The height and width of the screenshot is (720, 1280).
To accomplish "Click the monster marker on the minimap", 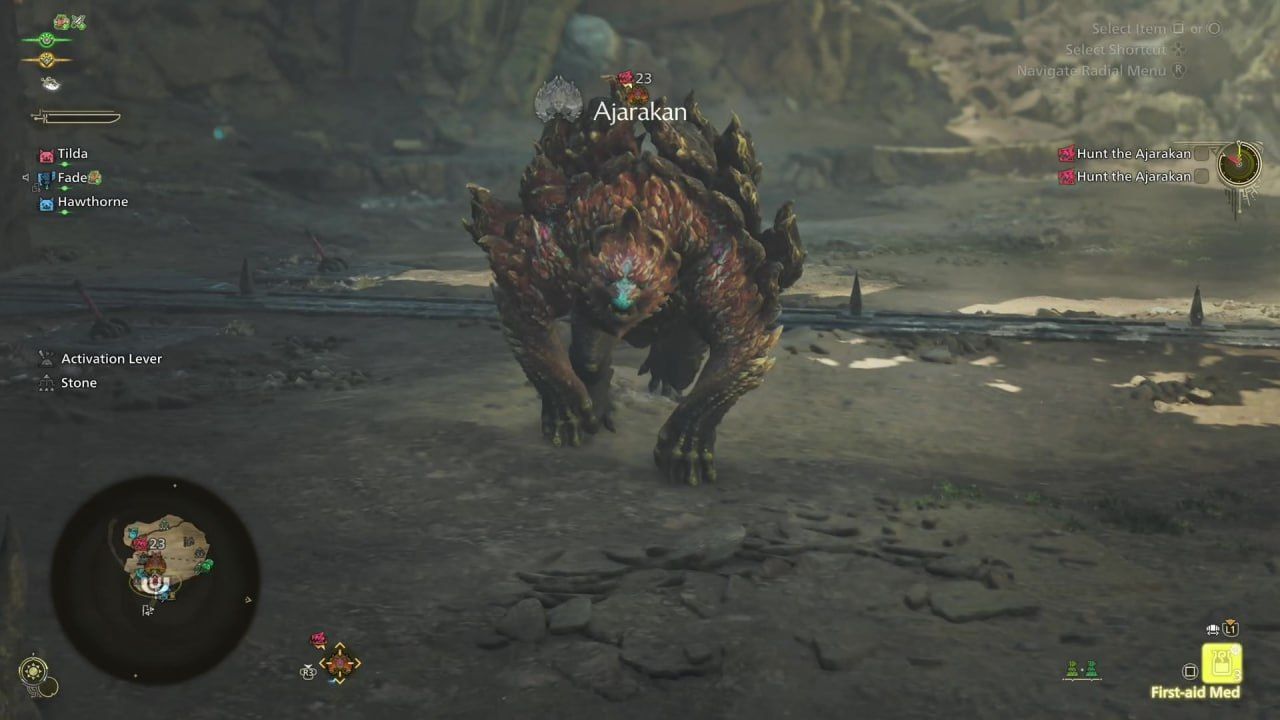I will click(141, 545).
